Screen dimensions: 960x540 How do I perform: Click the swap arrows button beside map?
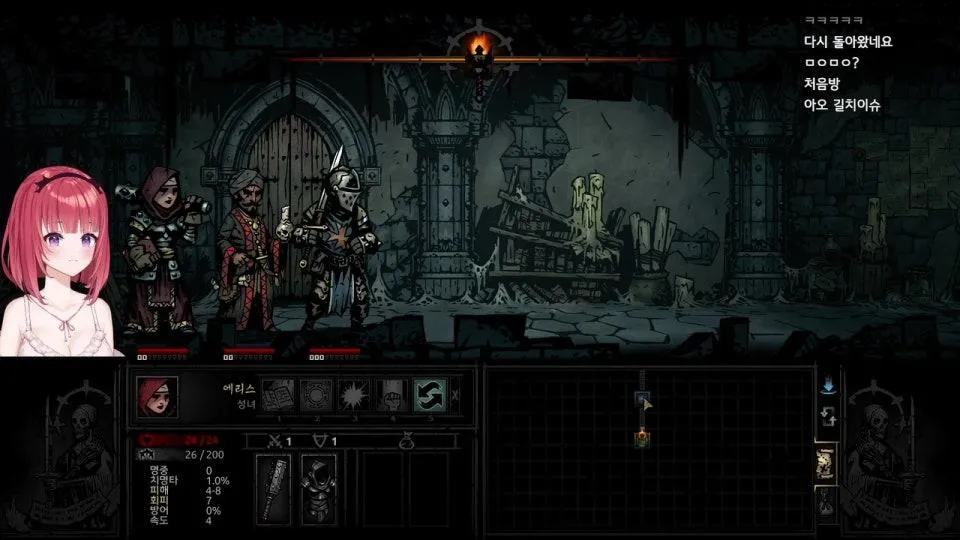pos(827,416)
